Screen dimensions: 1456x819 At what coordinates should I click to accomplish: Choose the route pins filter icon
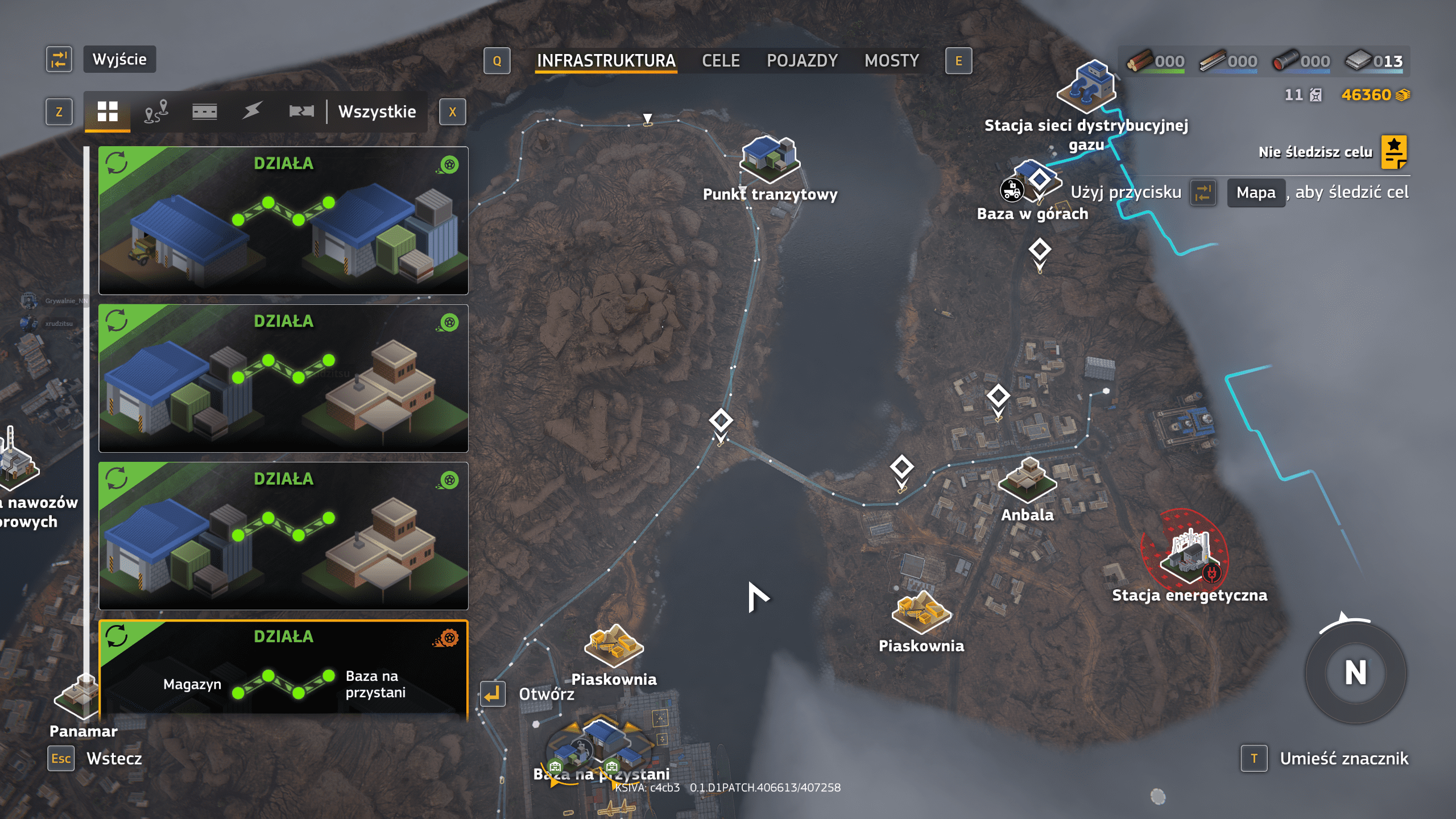156,111
